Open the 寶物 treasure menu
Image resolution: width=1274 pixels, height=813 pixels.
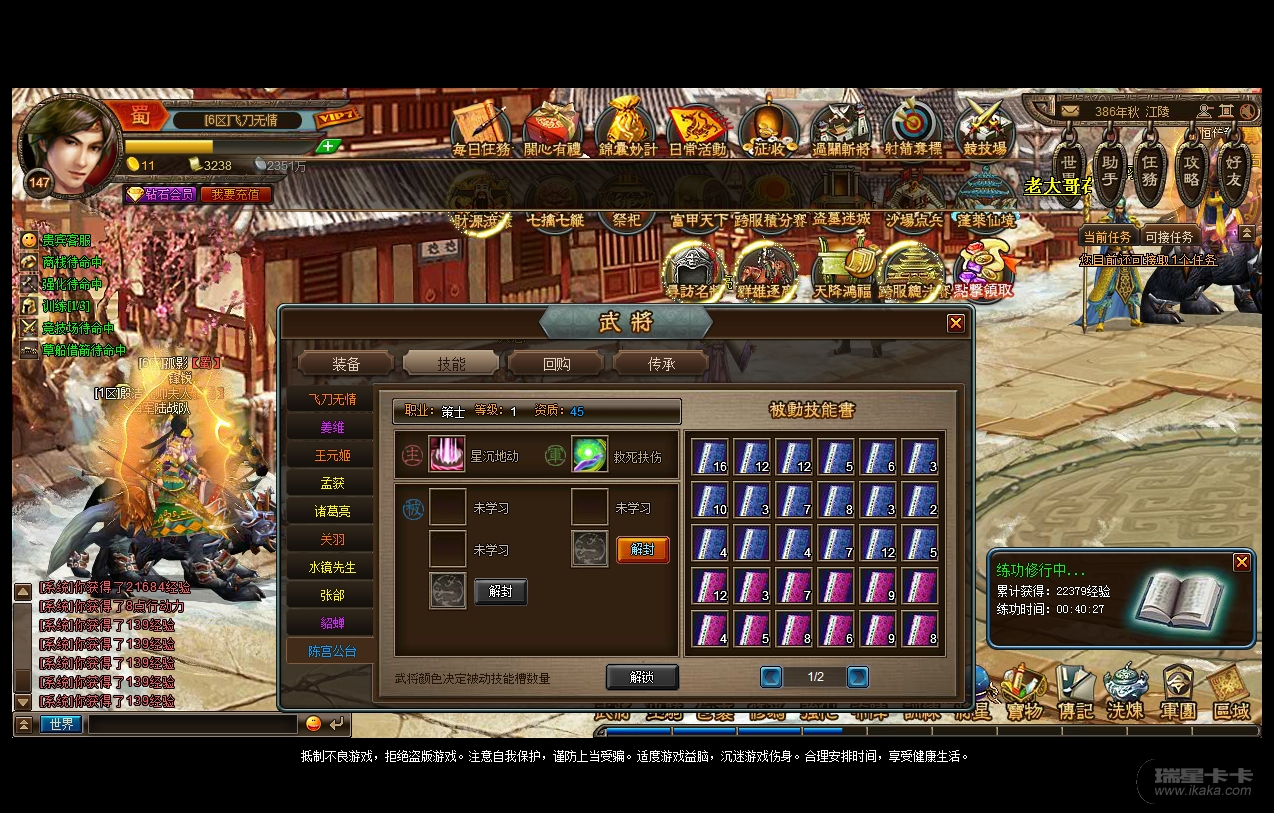point(1024,692)
